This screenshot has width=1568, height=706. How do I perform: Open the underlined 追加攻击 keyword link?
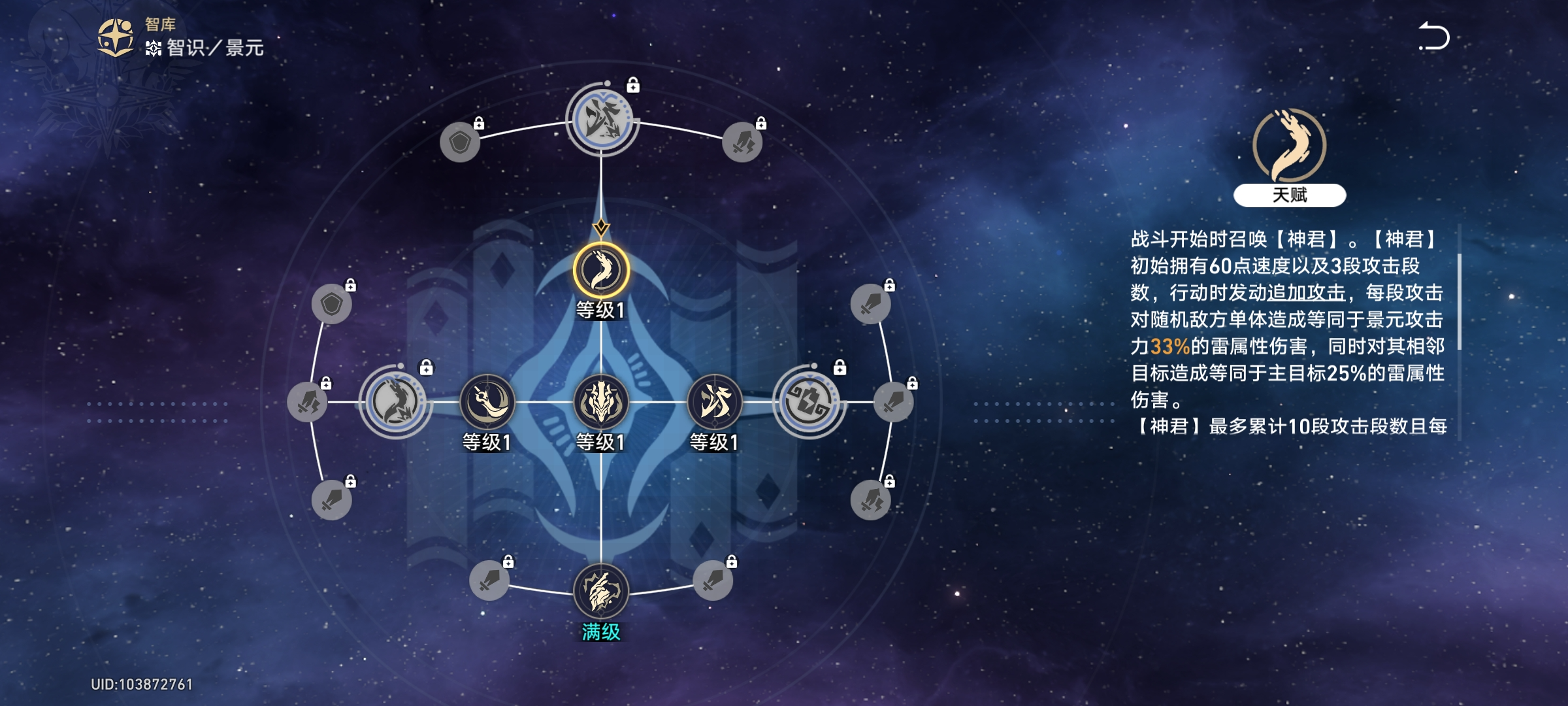pos(1307,292)
